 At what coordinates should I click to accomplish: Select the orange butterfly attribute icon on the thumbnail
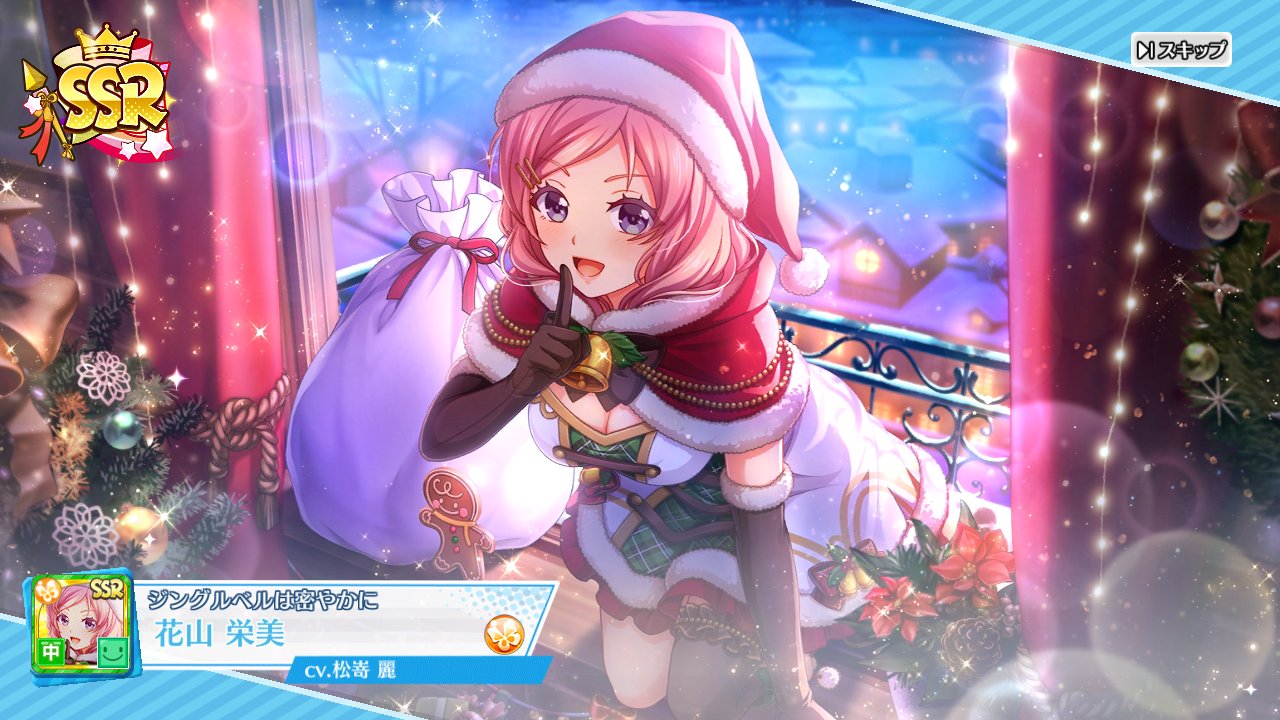[50, 591]
